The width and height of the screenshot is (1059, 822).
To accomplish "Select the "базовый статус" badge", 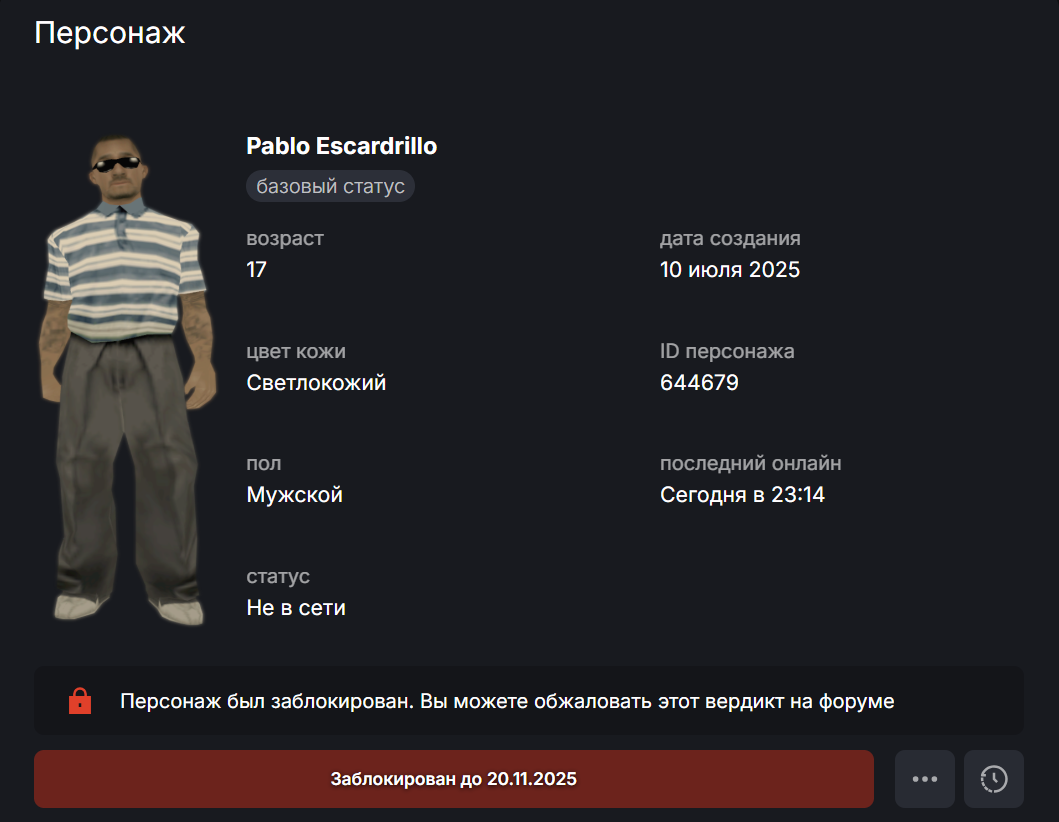I will coord(330,186).
